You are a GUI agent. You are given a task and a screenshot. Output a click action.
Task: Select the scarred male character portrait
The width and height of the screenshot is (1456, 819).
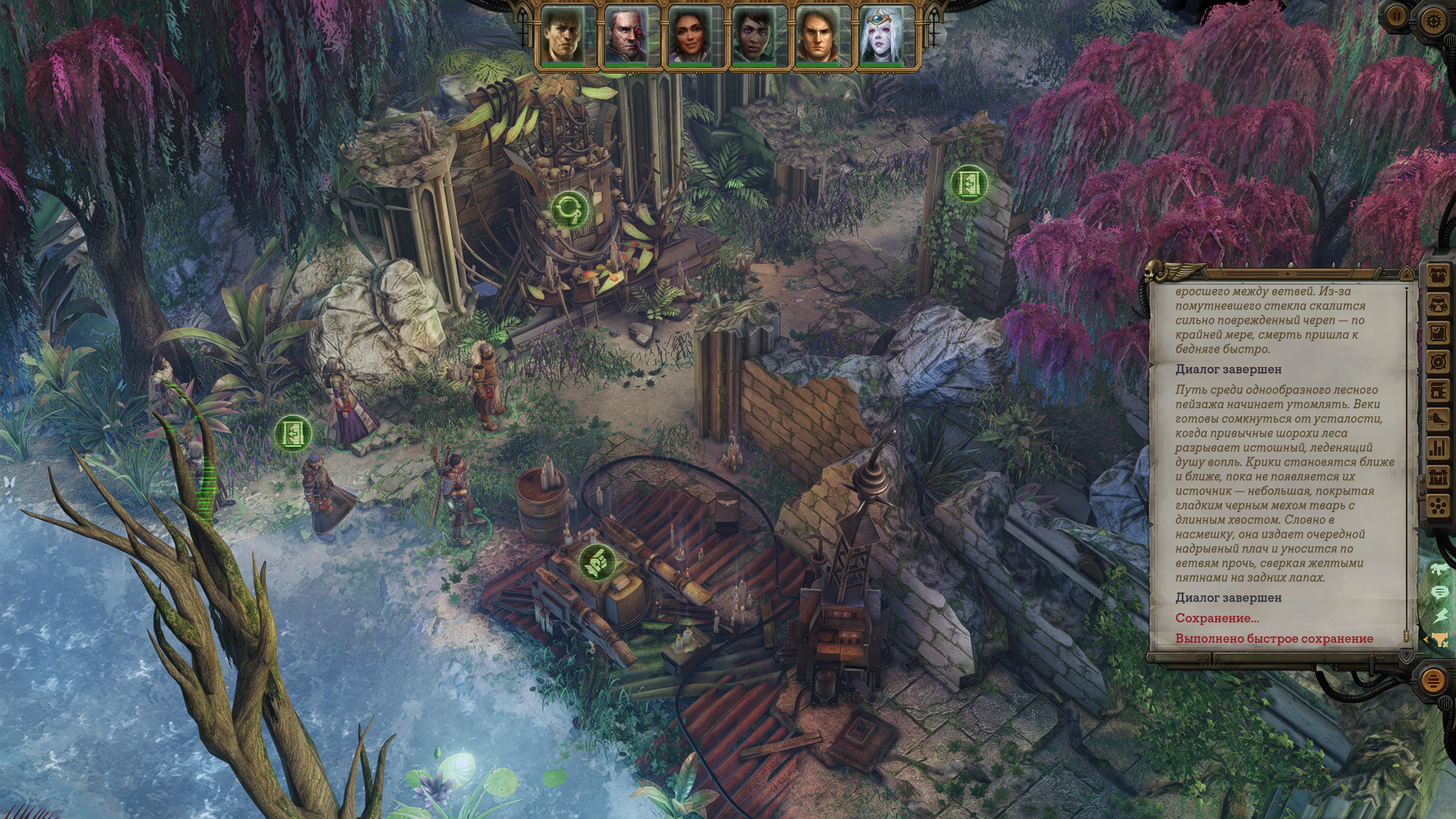[x=564, y=36]
